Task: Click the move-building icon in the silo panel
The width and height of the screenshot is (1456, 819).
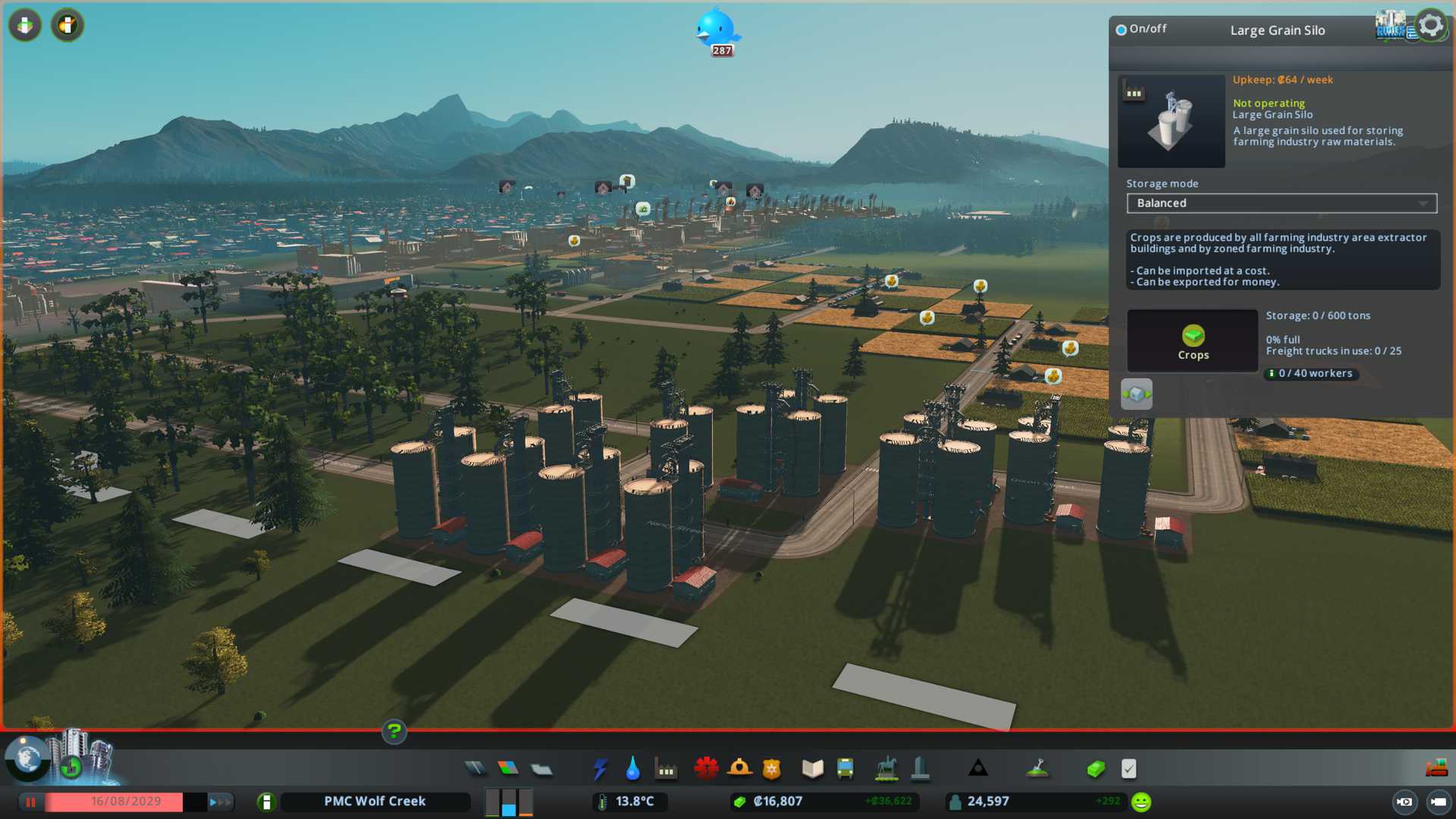Action: pyautogui.click(x=1136, y=394)
